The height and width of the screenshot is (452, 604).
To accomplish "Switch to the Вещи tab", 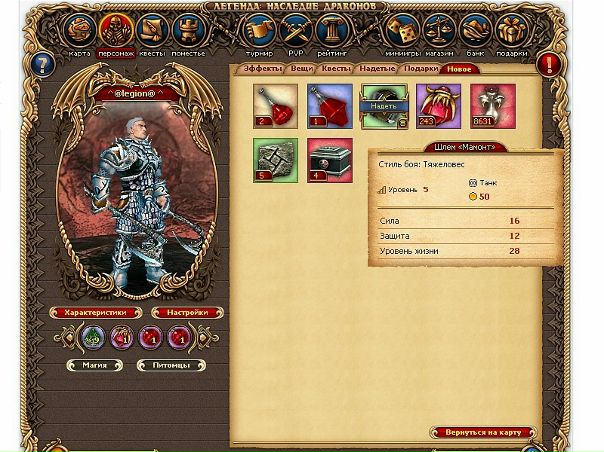I will 301,70.
